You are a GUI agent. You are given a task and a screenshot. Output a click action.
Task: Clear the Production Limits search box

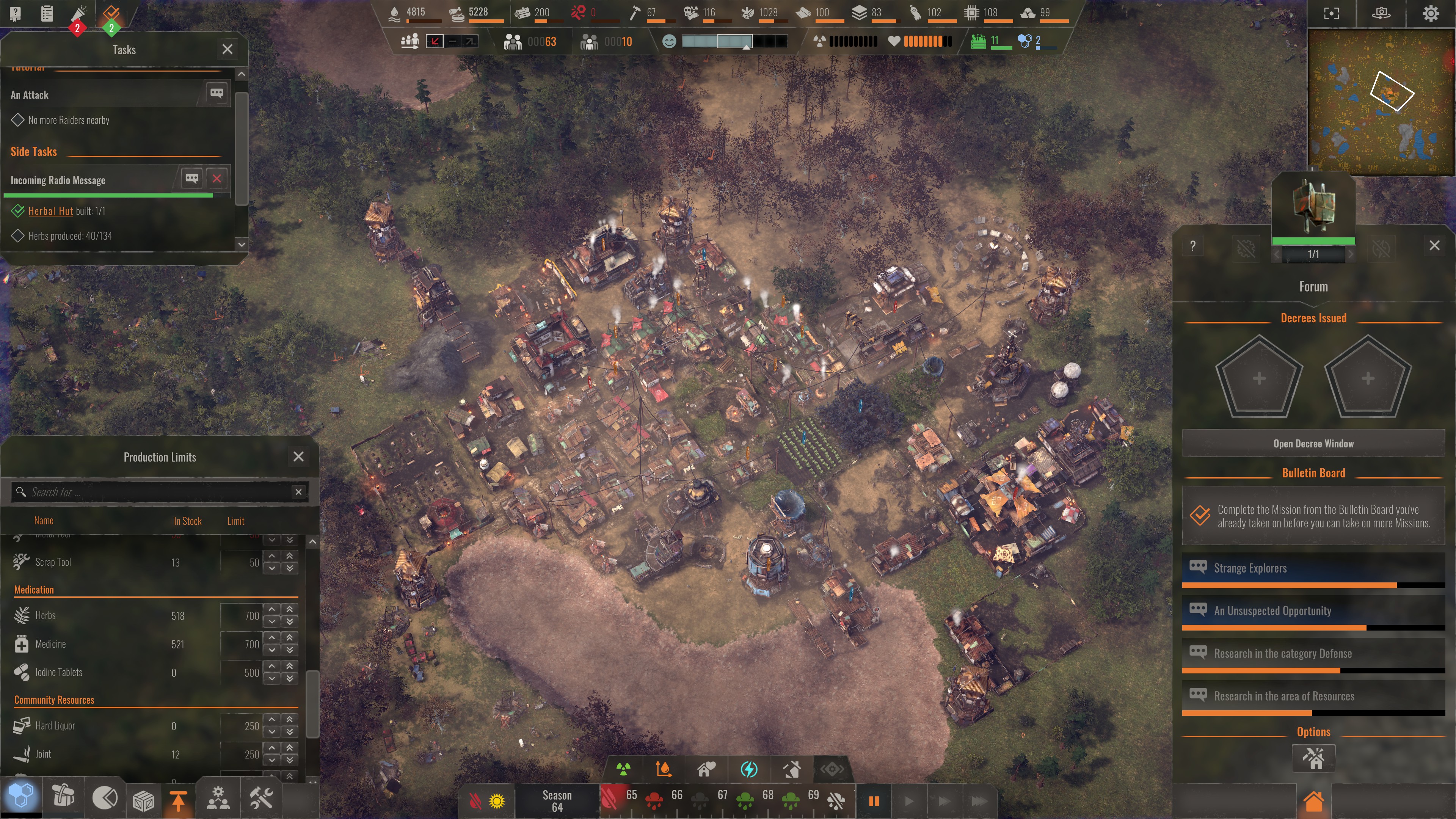[298, 492]
